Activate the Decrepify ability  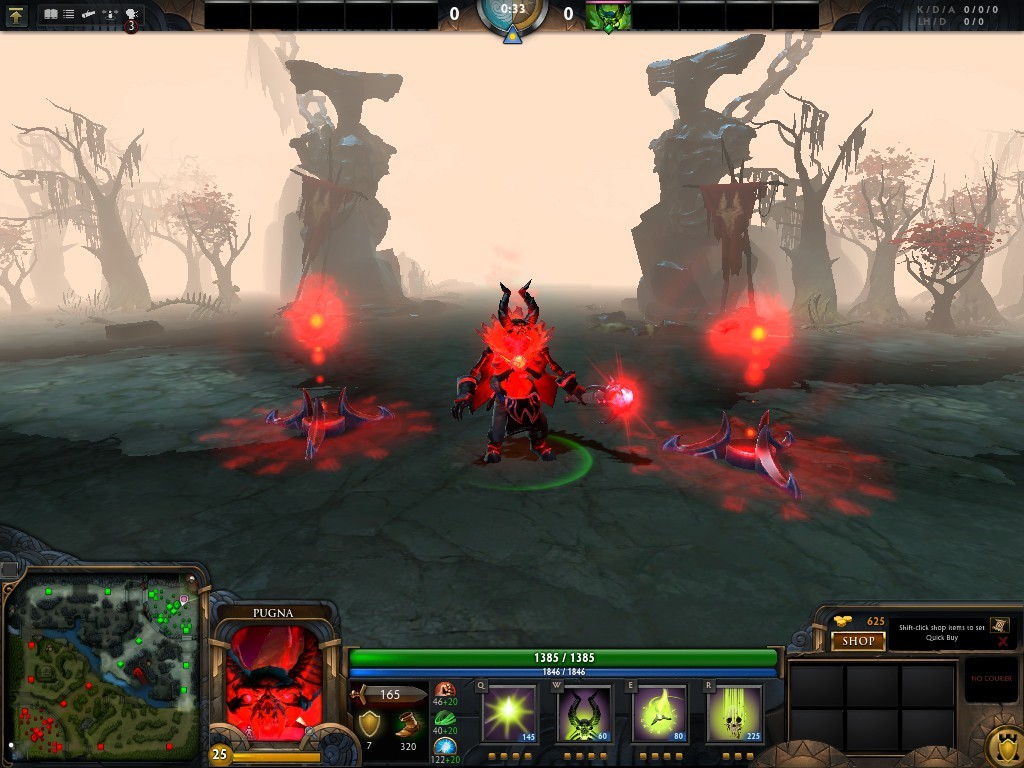pos(584,713)
